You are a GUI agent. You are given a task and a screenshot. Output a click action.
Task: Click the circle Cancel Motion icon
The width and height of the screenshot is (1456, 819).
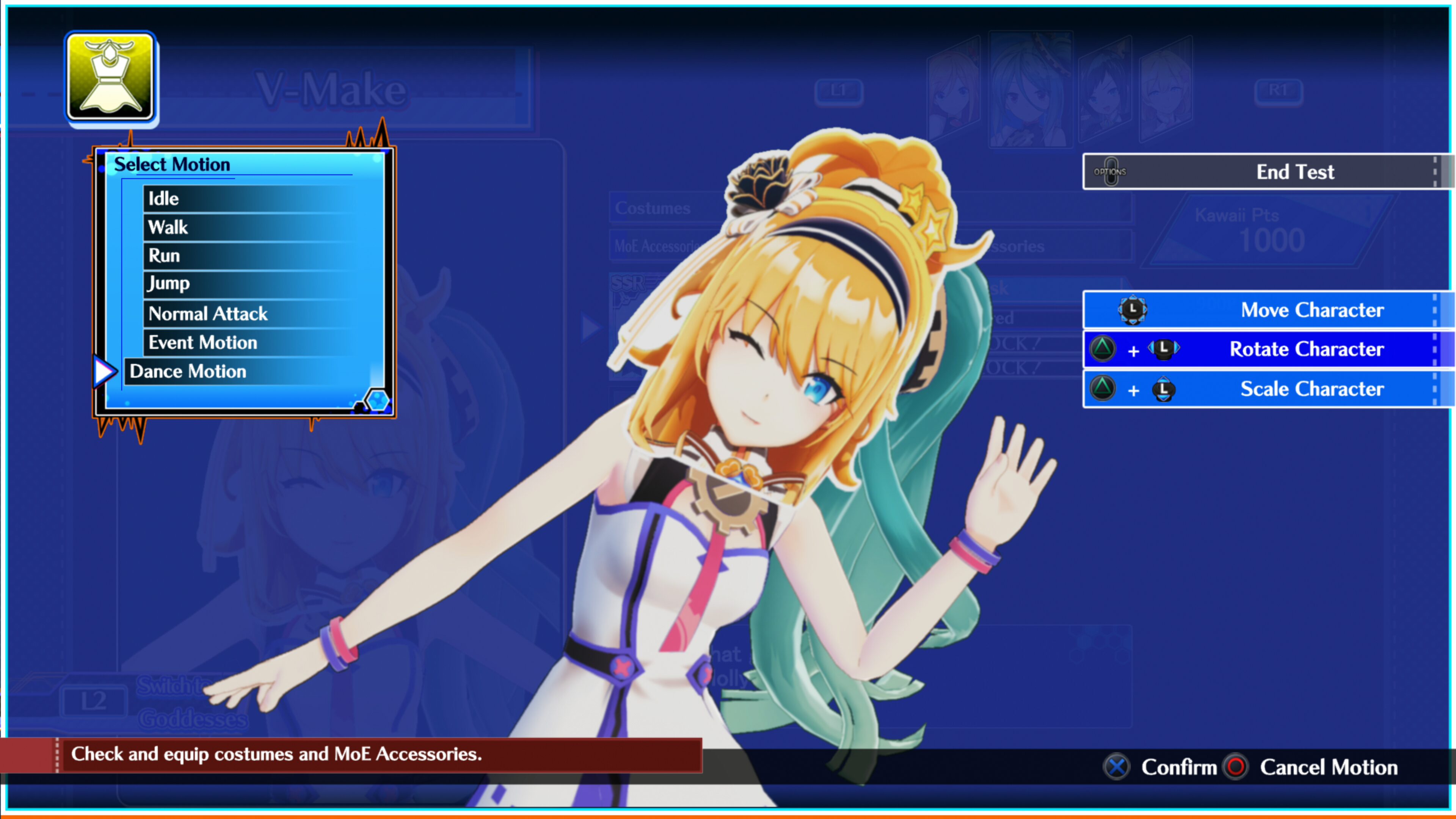coord(1236,767)
